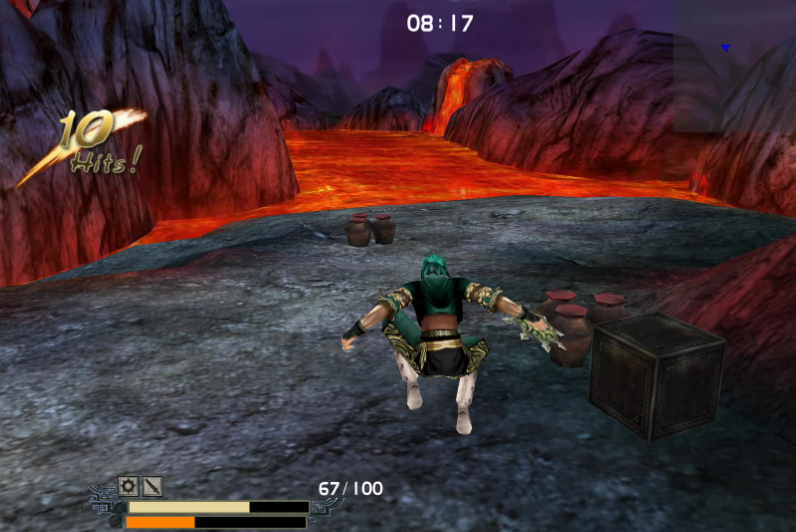This screenshot has height=532, width=796.
Task: Open the translucent minimap panel
Action: [734, 66]
